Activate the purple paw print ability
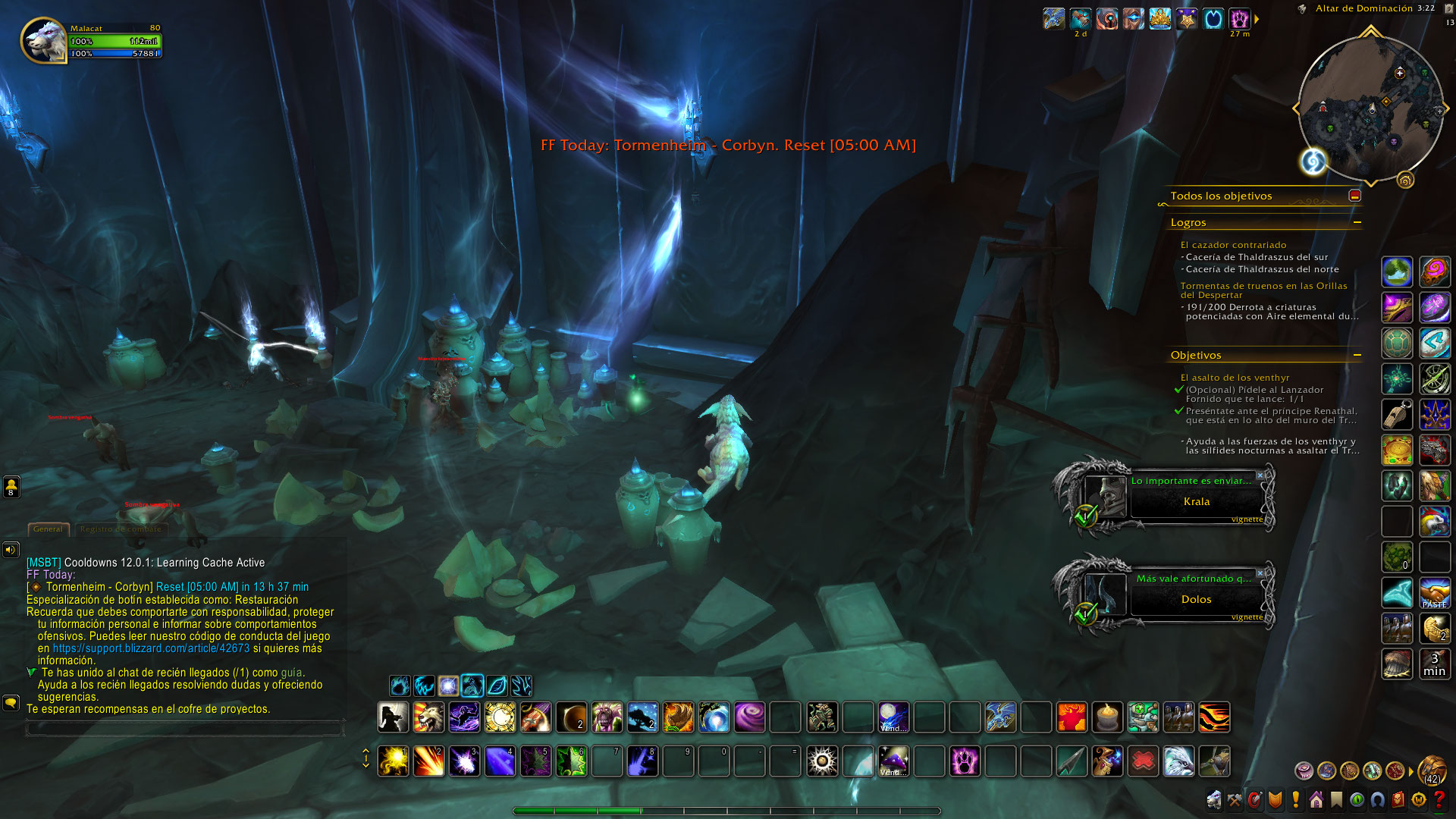1456x819 pixels. pos(965,761)
